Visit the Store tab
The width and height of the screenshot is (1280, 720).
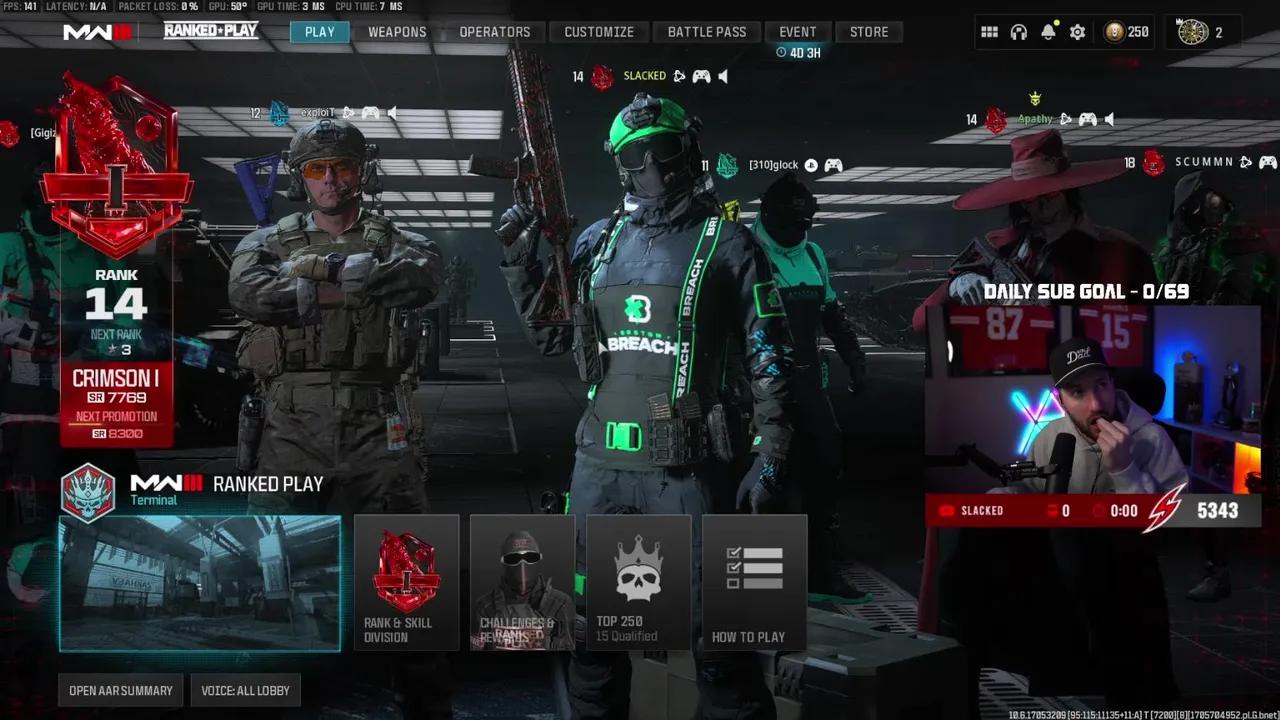point(869,32)
